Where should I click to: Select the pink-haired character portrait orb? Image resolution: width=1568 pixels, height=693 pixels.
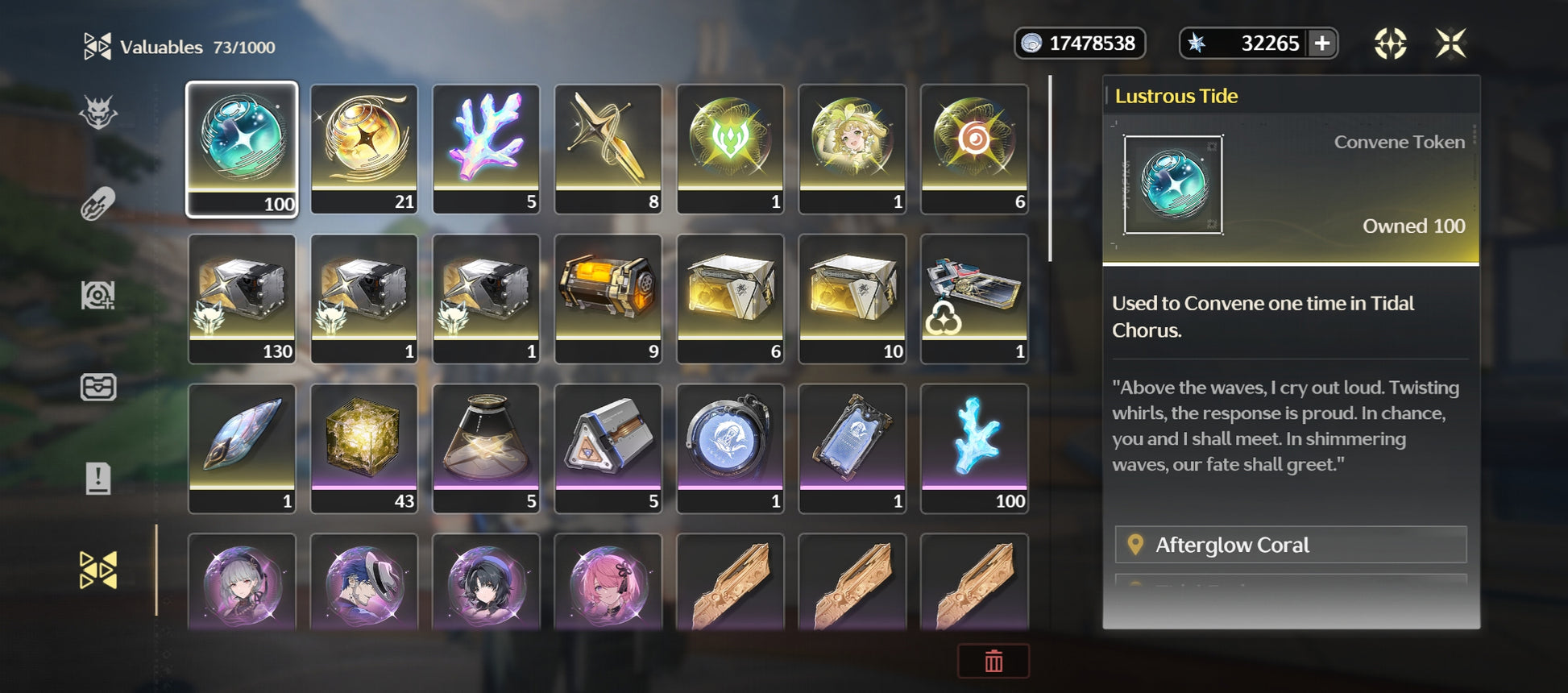pos(608,582)
